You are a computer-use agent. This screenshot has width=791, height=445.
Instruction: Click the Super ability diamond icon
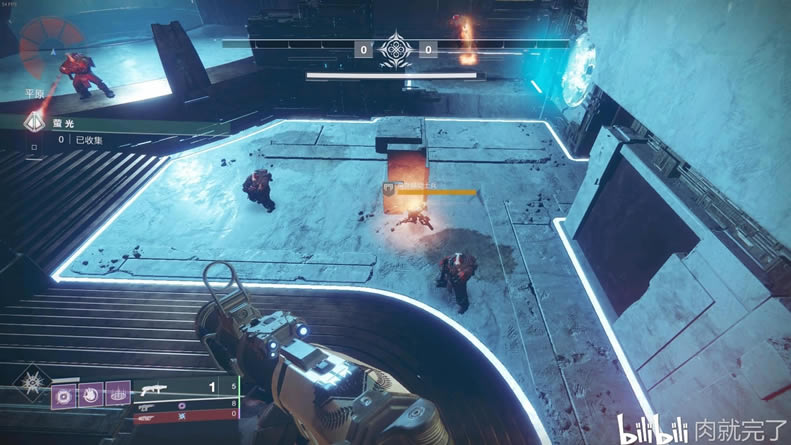pos(30,385)
